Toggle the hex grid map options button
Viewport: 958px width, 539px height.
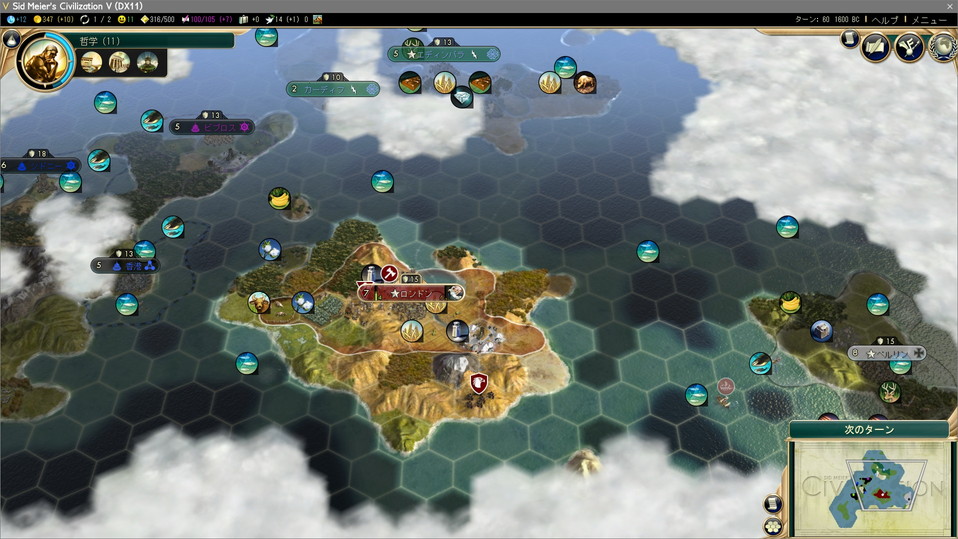tap(773, 525)
